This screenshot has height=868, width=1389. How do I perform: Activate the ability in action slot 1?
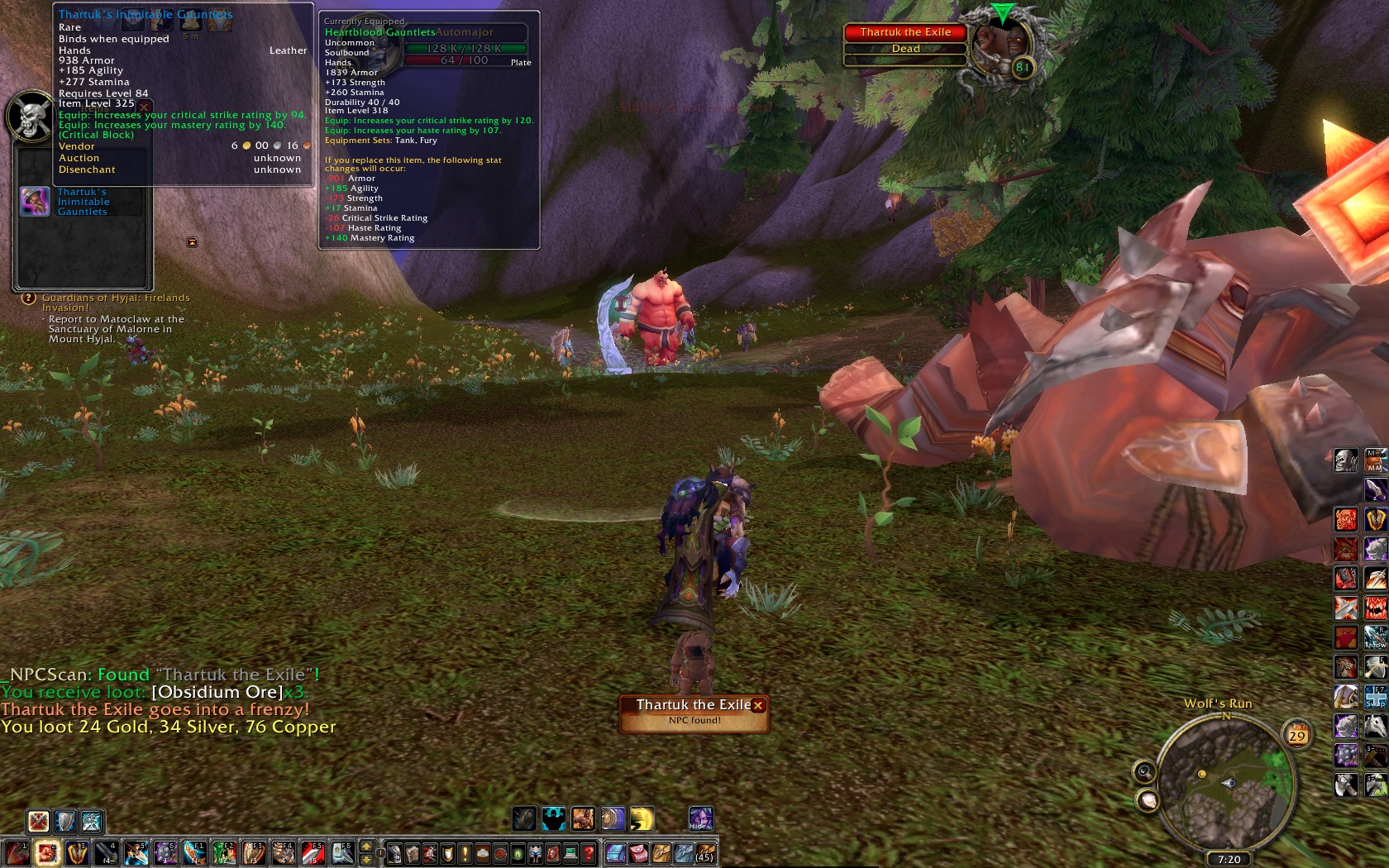tap(17, 853)
